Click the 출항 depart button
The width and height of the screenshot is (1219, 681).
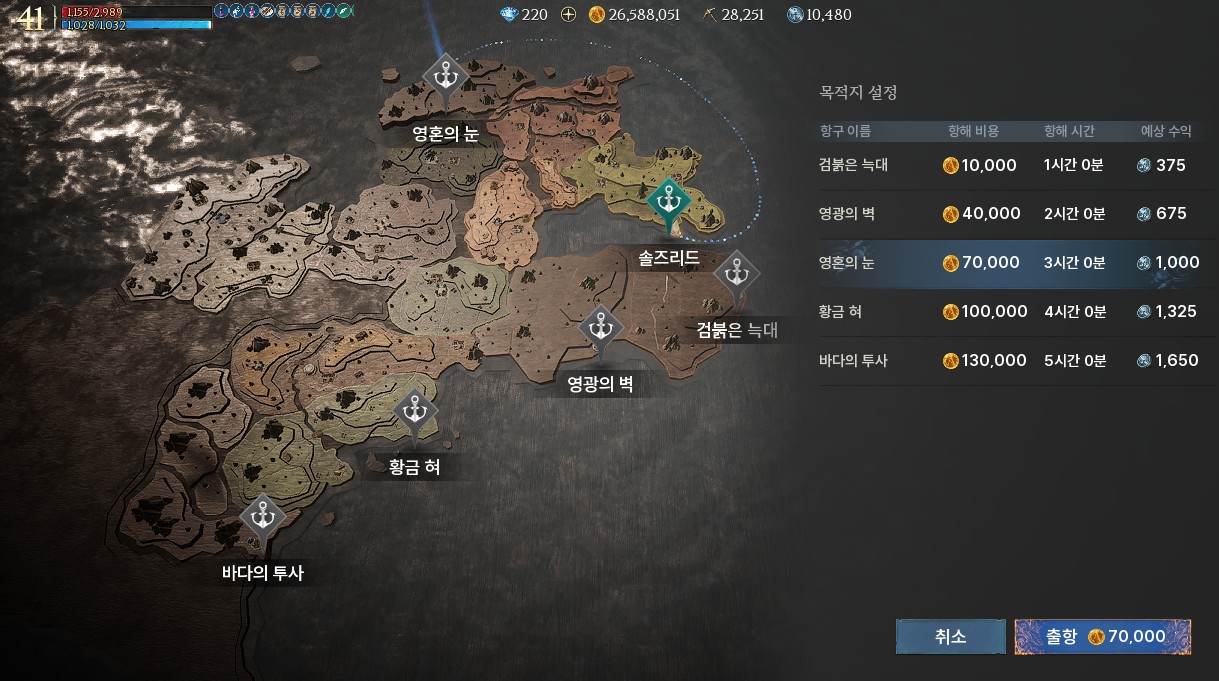point(1102,637)
